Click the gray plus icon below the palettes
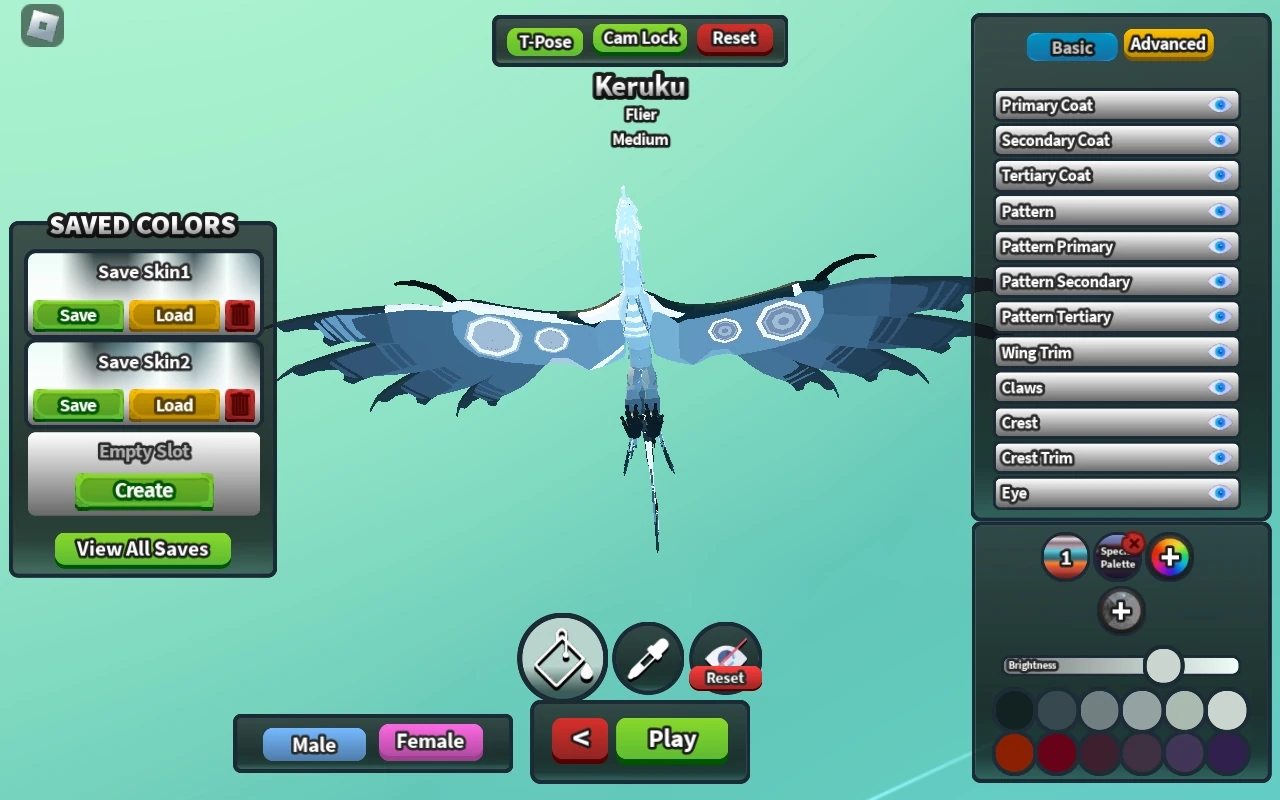Image resolution: width=1280 pixels, height=800 pixels. [1121, 610]
